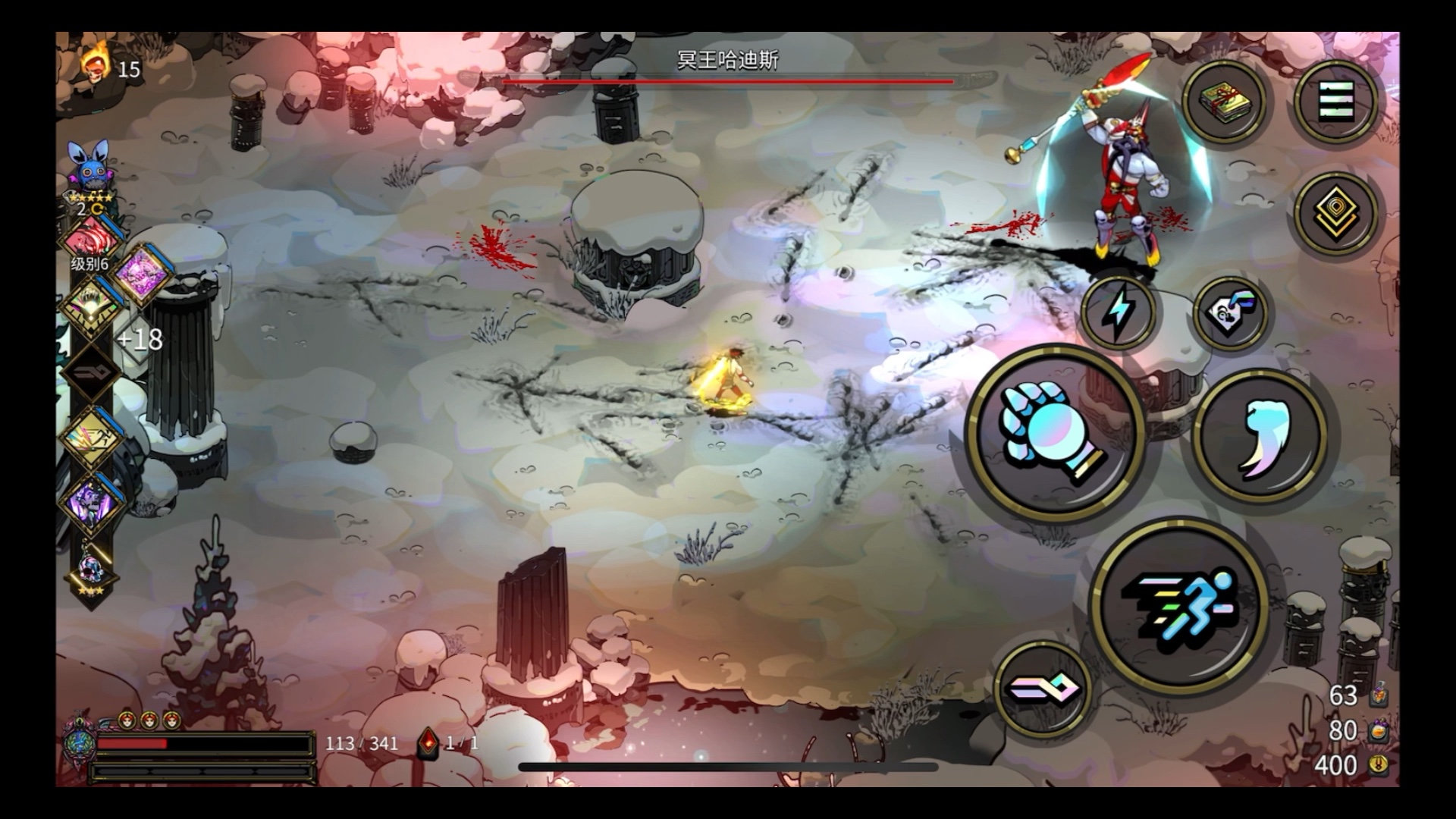
Task: Tap the blue bat companion icon
Action: pyautogui.click(x=90, y=167)
